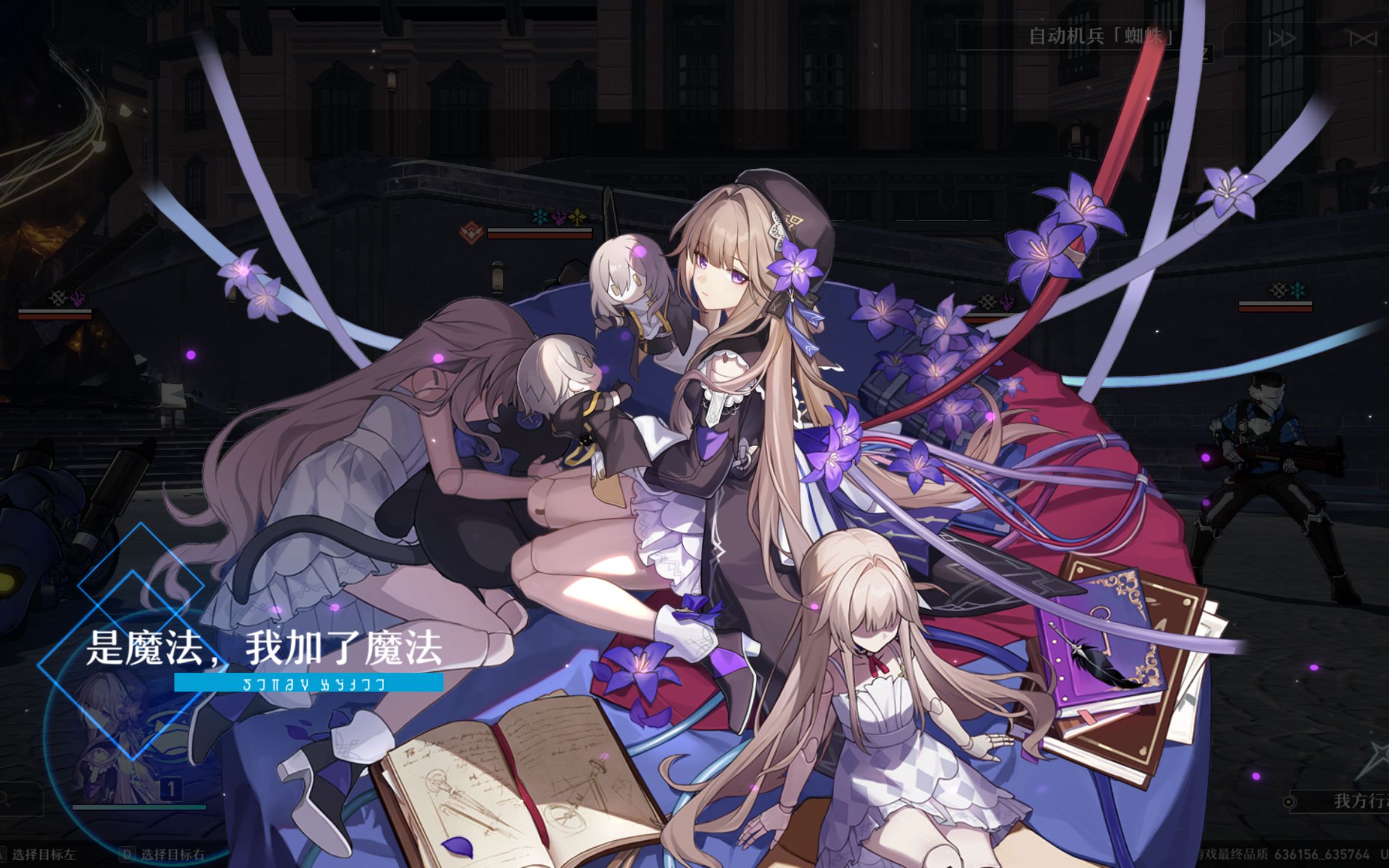Toggle the auto-battle infinity icon
This screenshot has width=1389, height=868.
pos(1362,39)
